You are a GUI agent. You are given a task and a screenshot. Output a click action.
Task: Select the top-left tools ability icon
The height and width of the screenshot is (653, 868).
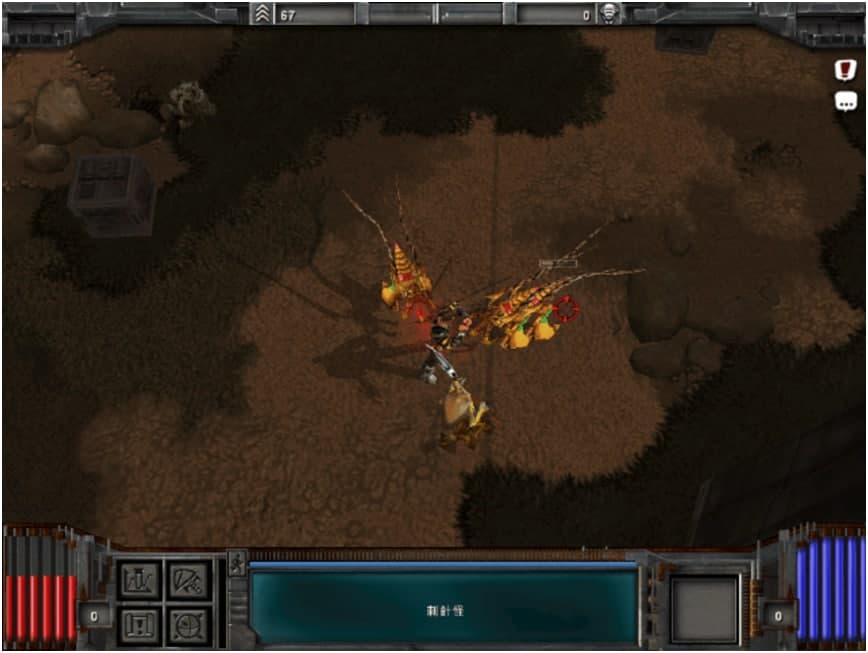click(x=139, y=580)
